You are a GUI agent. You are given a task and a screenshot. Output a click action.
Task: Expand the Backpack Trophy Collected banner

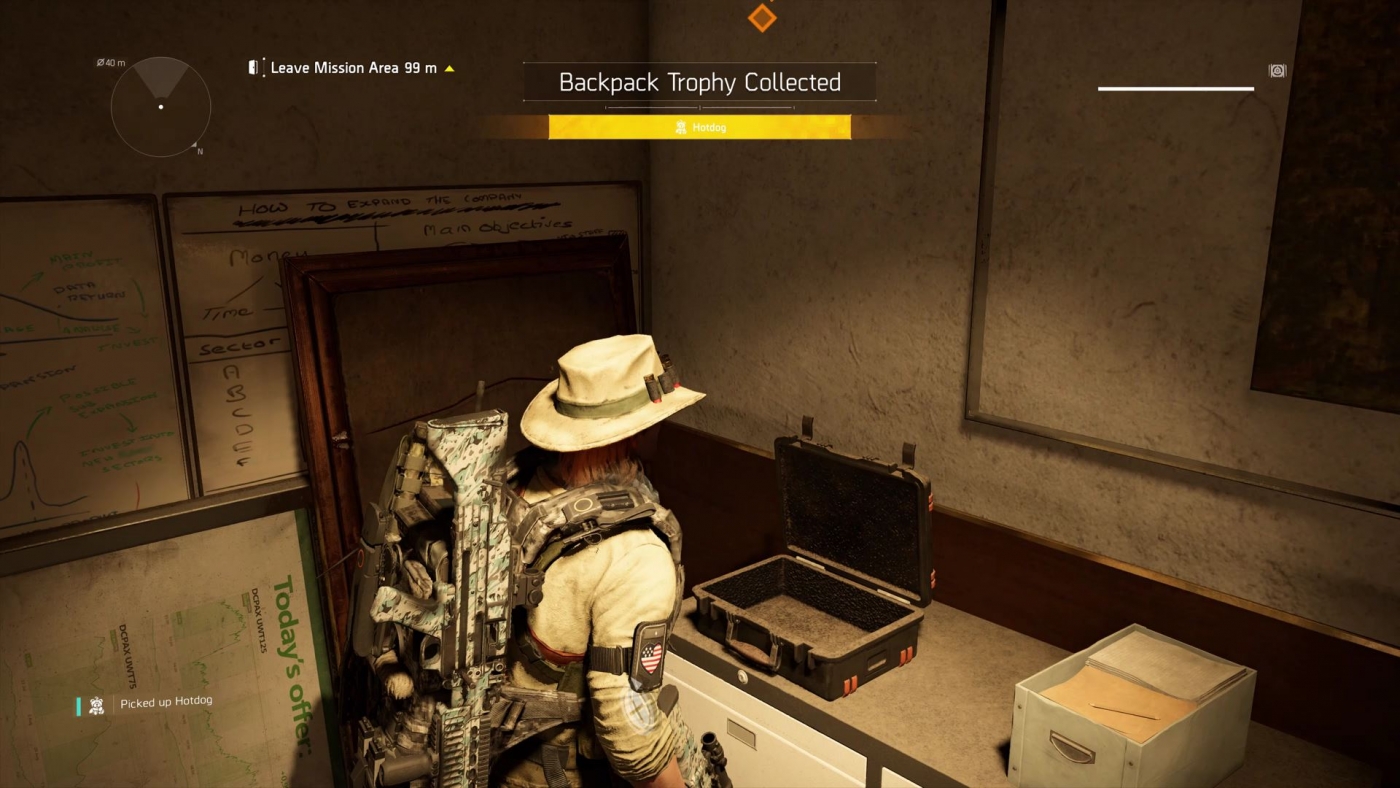(x=698, y=82)
